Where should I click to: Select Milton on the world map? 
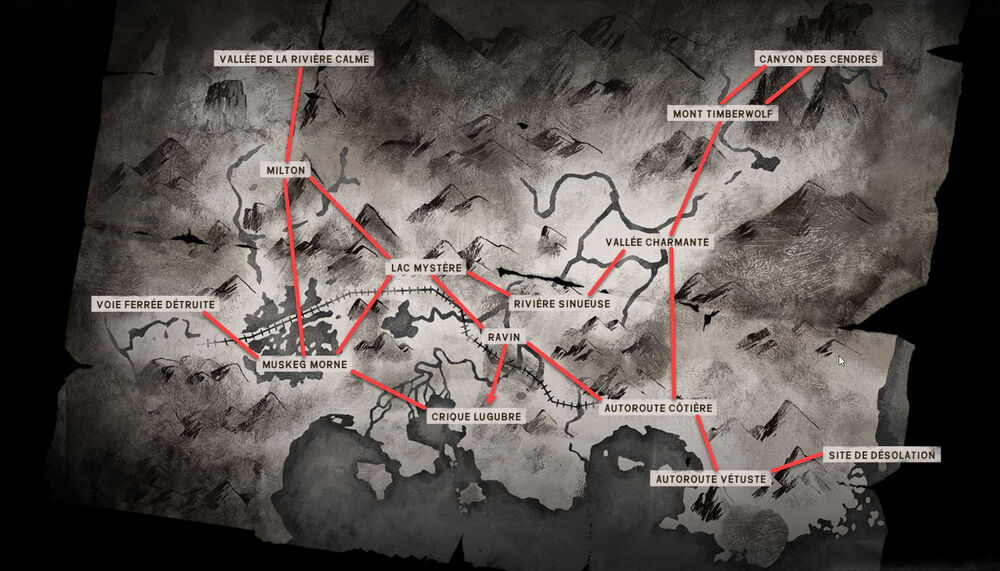(x=285, y=170)
